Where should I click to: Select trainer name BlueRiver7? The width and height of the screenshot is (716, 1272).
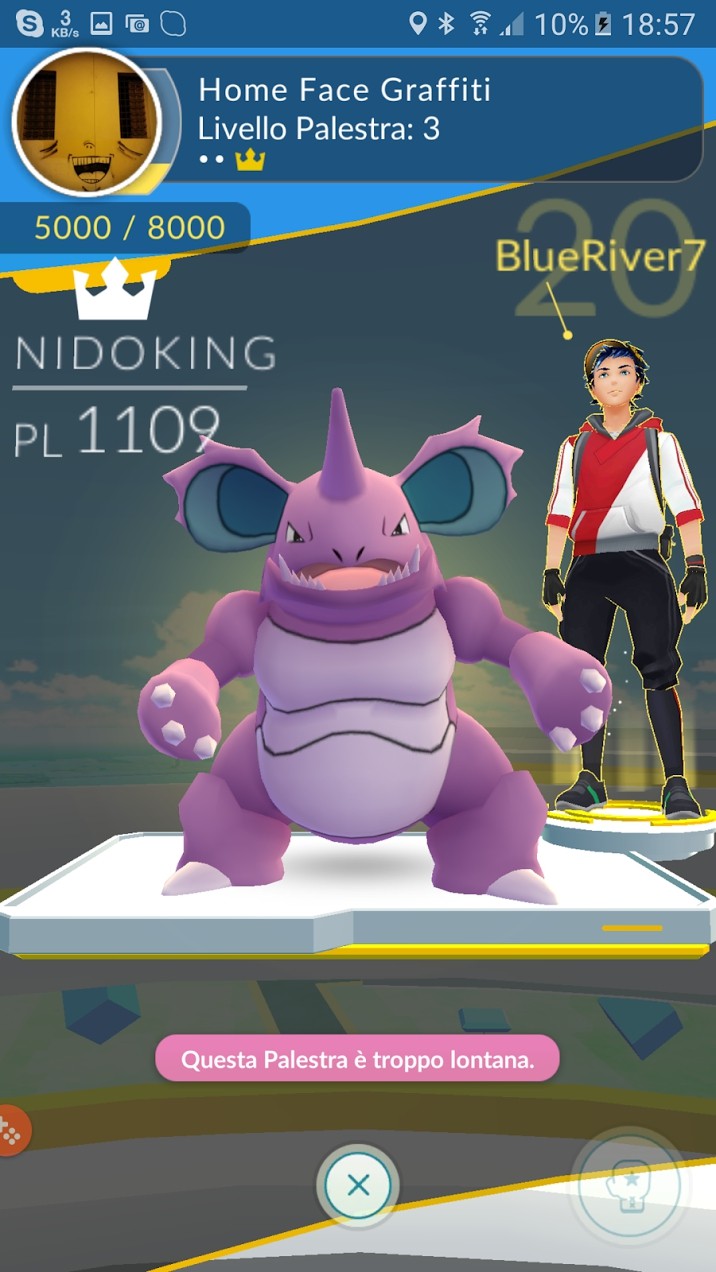tap(600, 256)
